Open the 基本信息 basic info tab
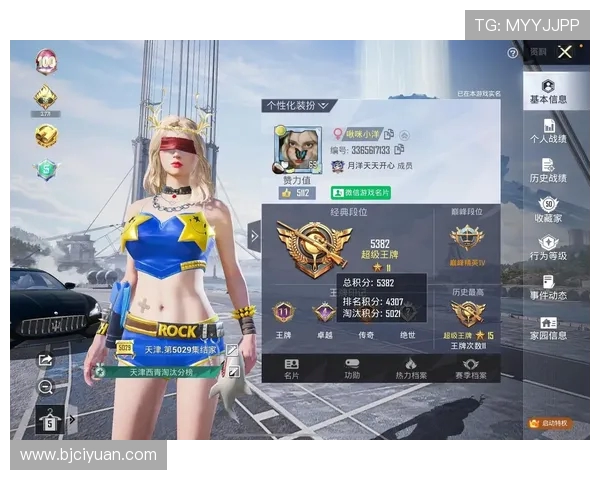The height and width of the screenshot is (480, 600). click(548, 92)
